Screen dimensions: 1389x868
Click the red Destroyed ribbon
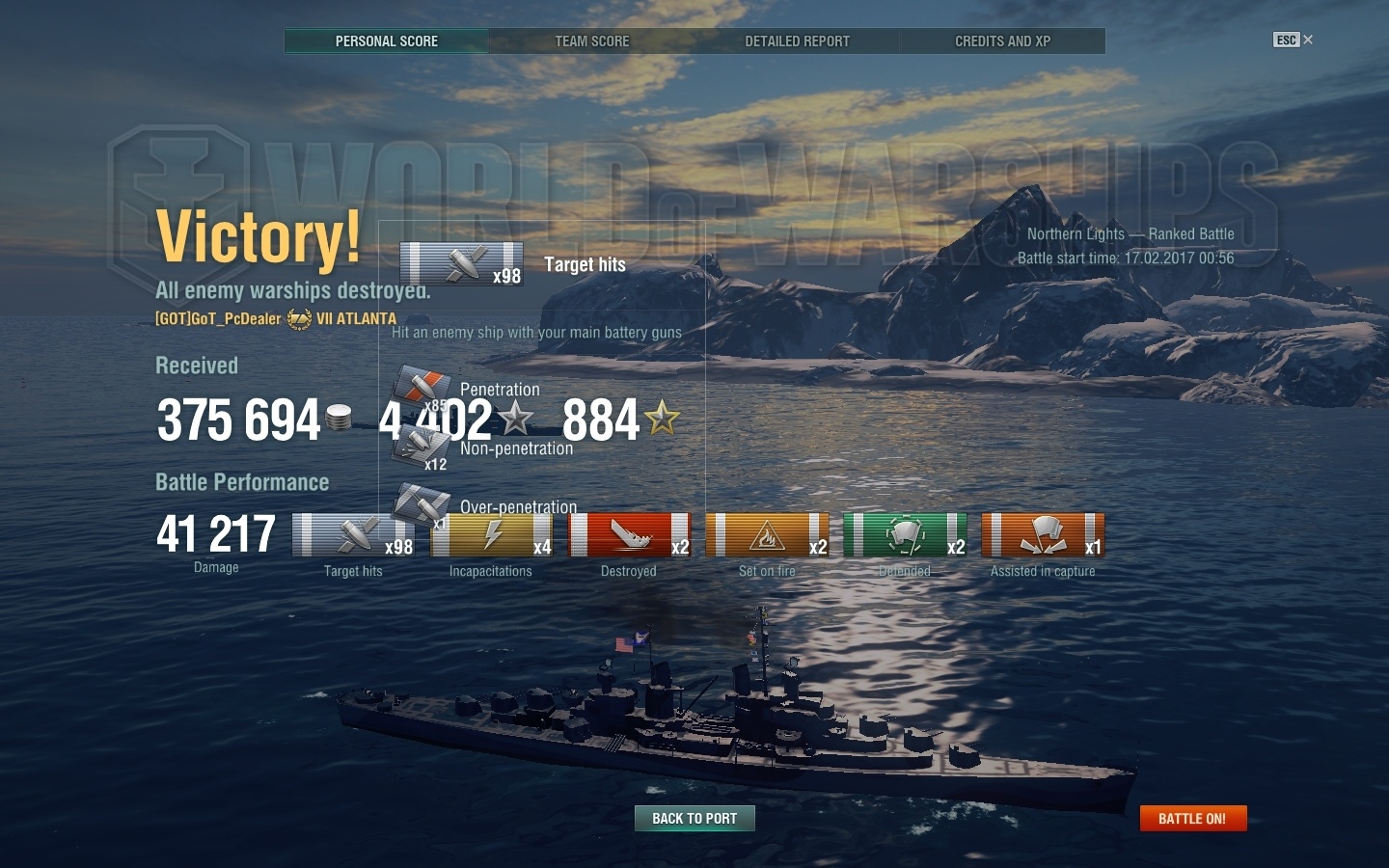[629, 535]
